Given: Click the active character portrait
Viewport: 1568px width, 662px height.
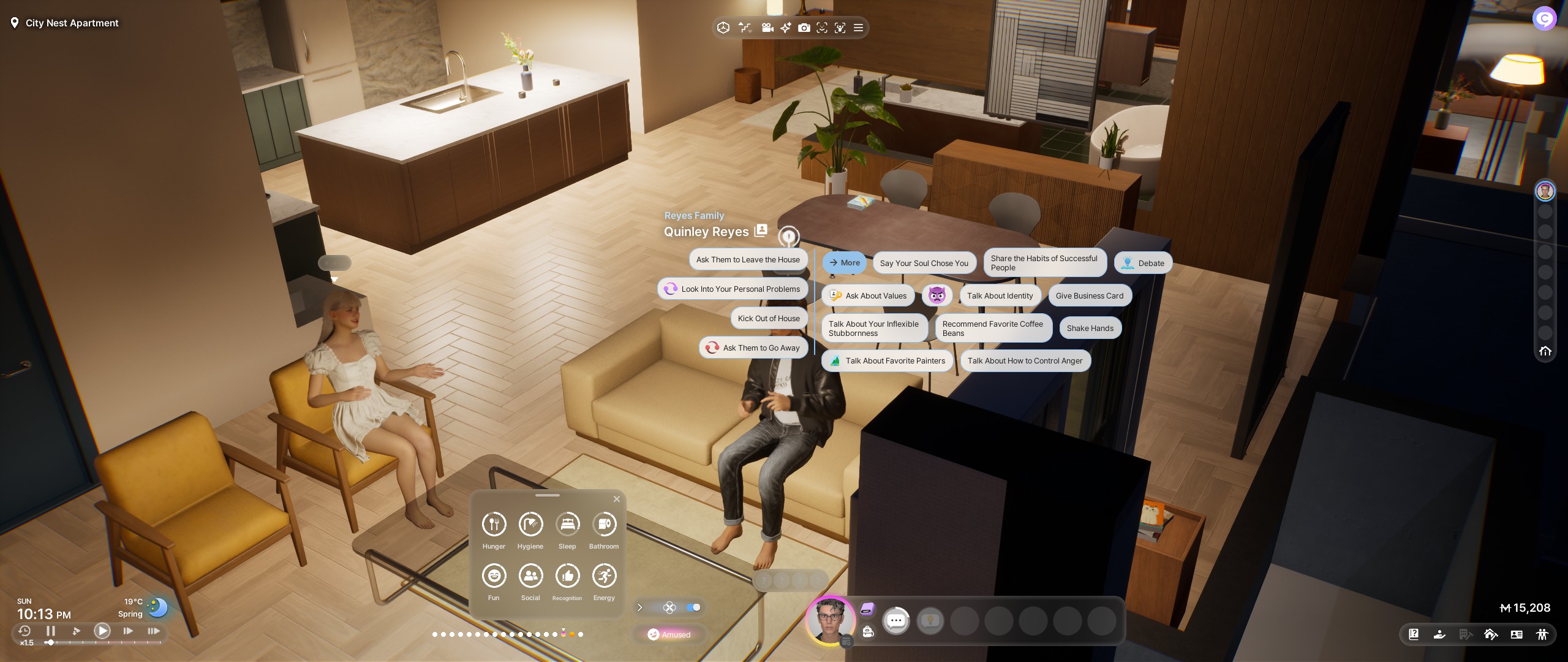Looking at the screenshot, I should 830,620.
